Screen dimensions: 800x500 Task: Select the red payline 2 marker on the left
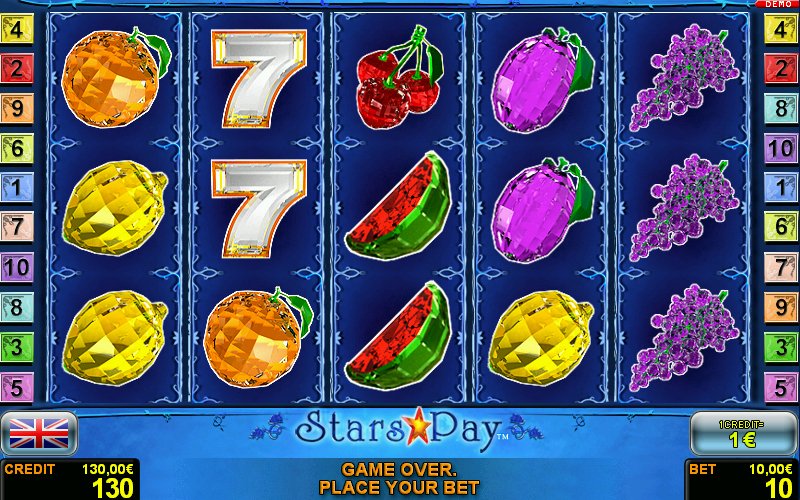[16, 68]
